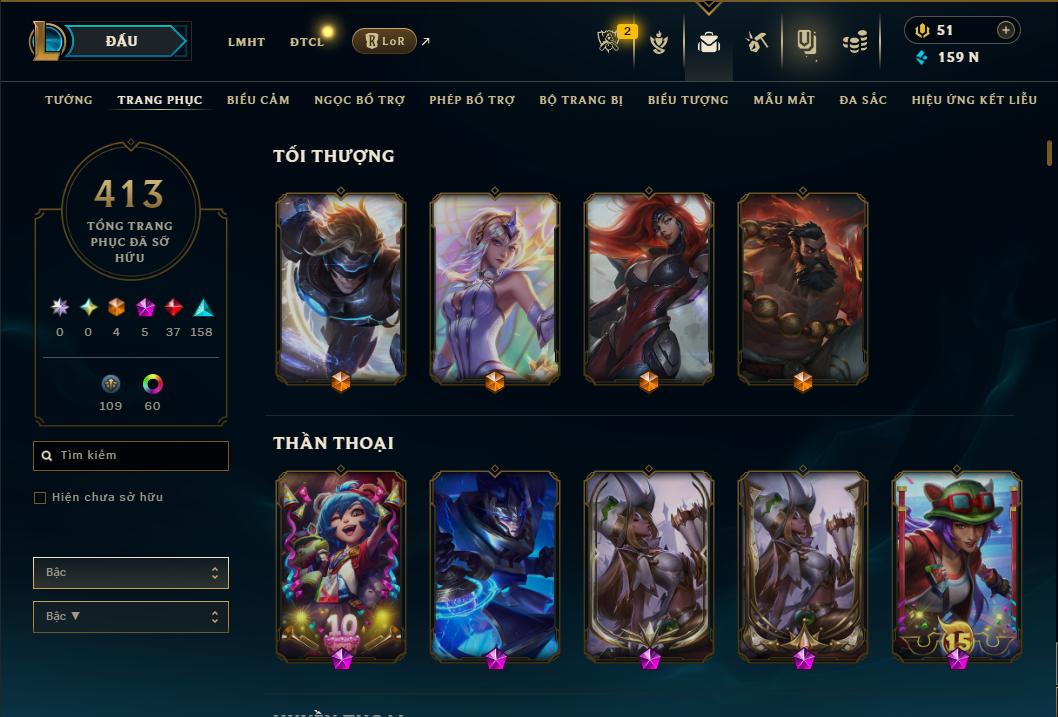Go to the PHÉP BỔ TRỢ tab
Screen dimensions: 1058x717
472,100
